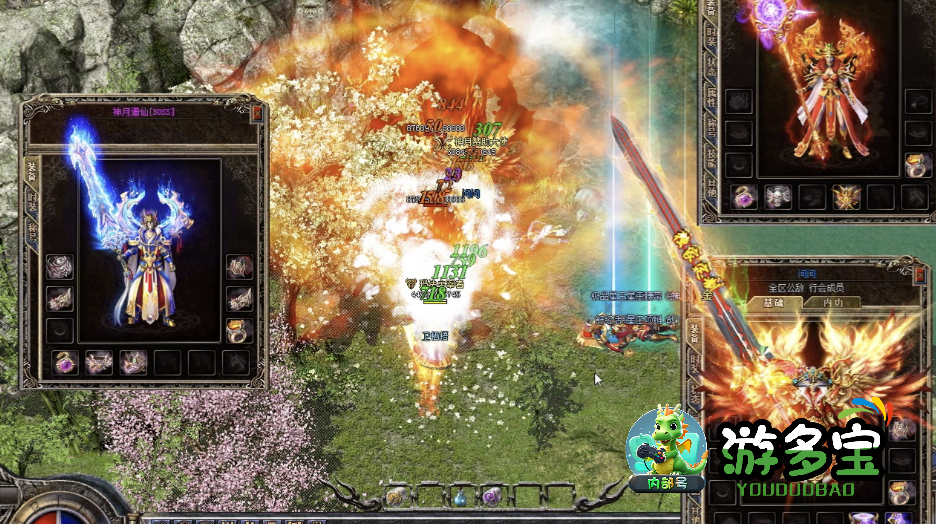Use the blue potion in the hotbar

coord(459,497)
